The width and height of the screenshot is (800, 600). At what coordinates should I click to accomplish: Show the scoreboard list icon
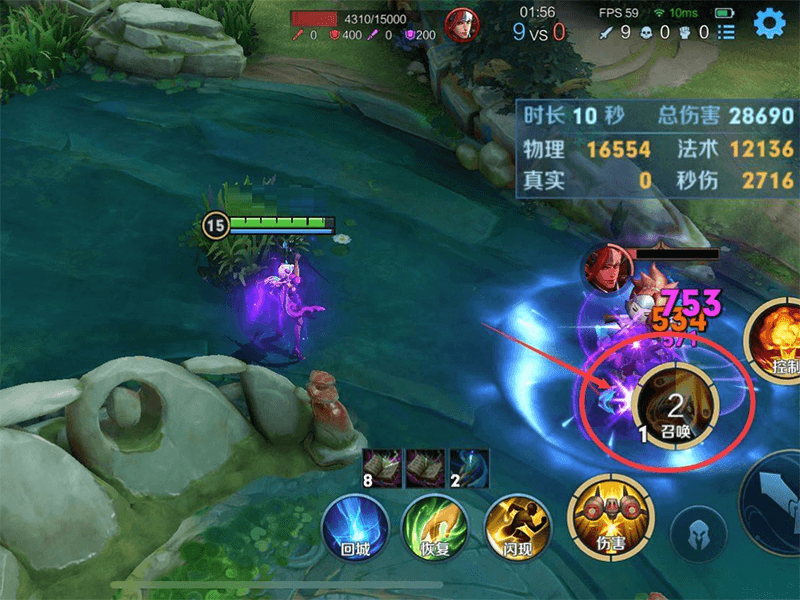727,33
